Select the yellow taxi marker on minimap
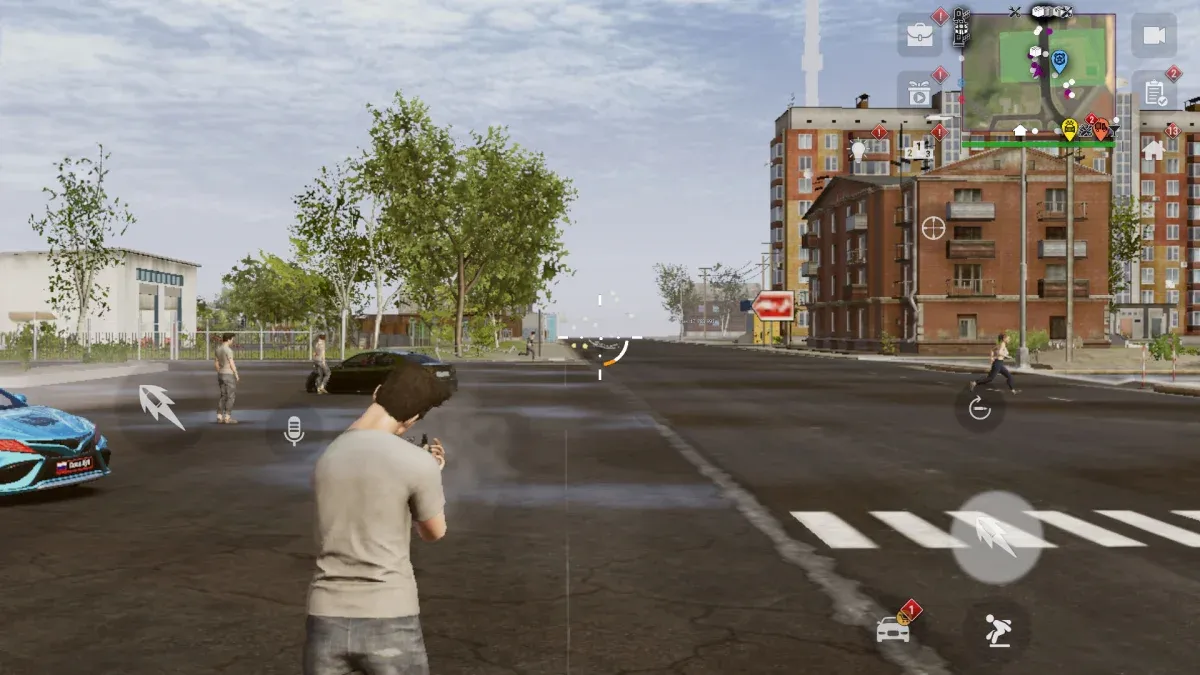Image resolution: width=1200 pixels, height=675 pixels. click(1069, 128)
